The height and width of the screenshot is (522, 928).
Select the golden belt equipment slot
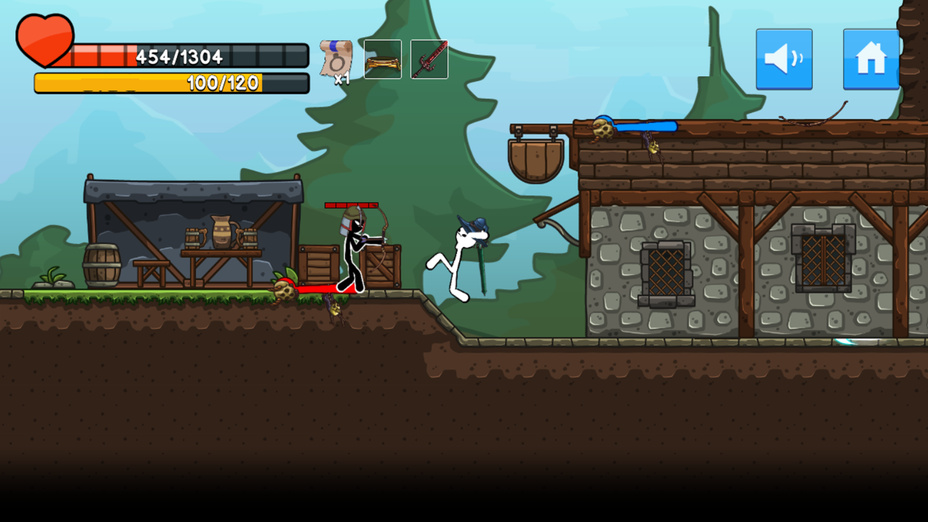382,60
